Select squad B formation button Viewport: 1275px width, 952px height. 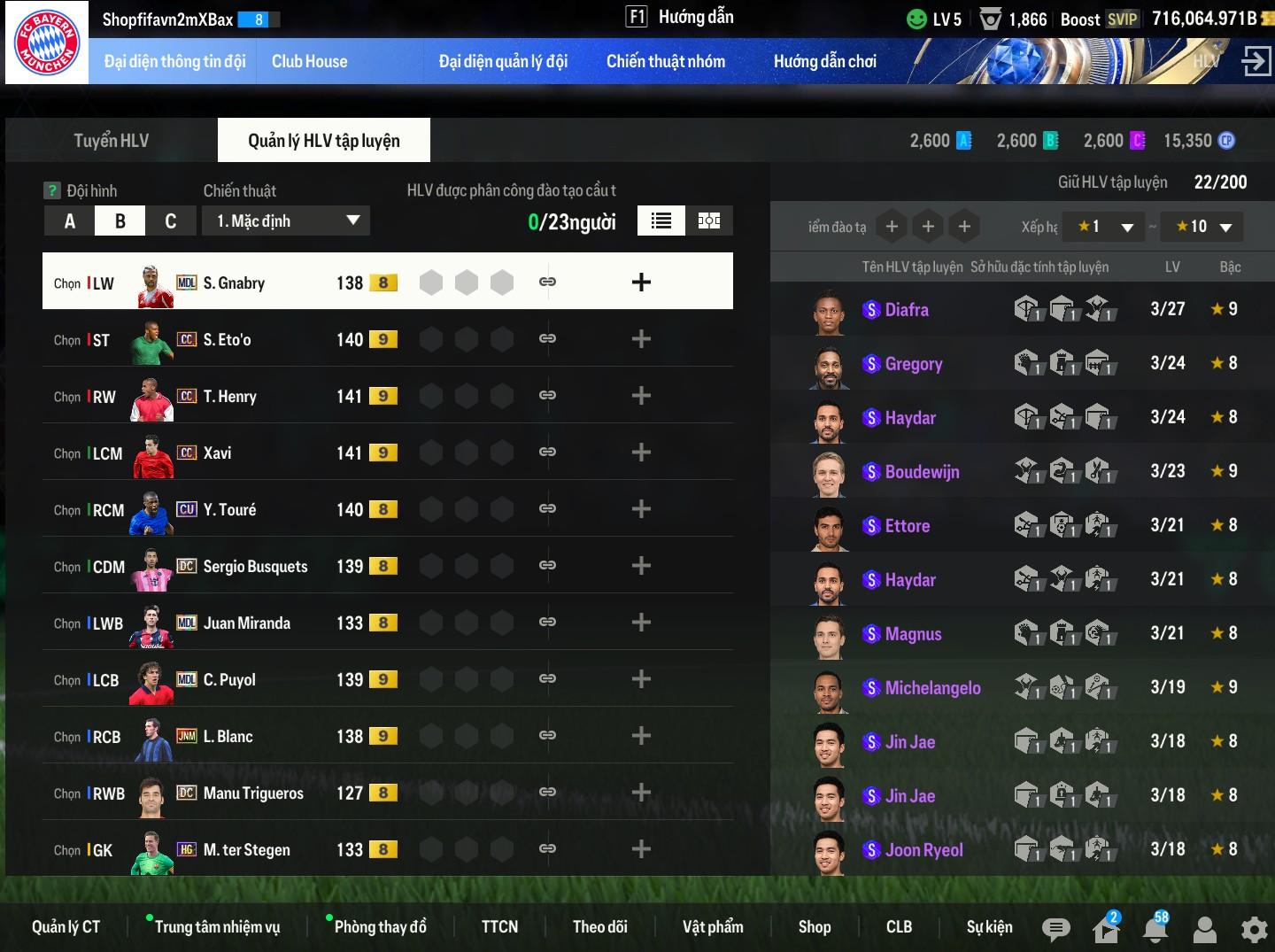(x=120, y=221)
